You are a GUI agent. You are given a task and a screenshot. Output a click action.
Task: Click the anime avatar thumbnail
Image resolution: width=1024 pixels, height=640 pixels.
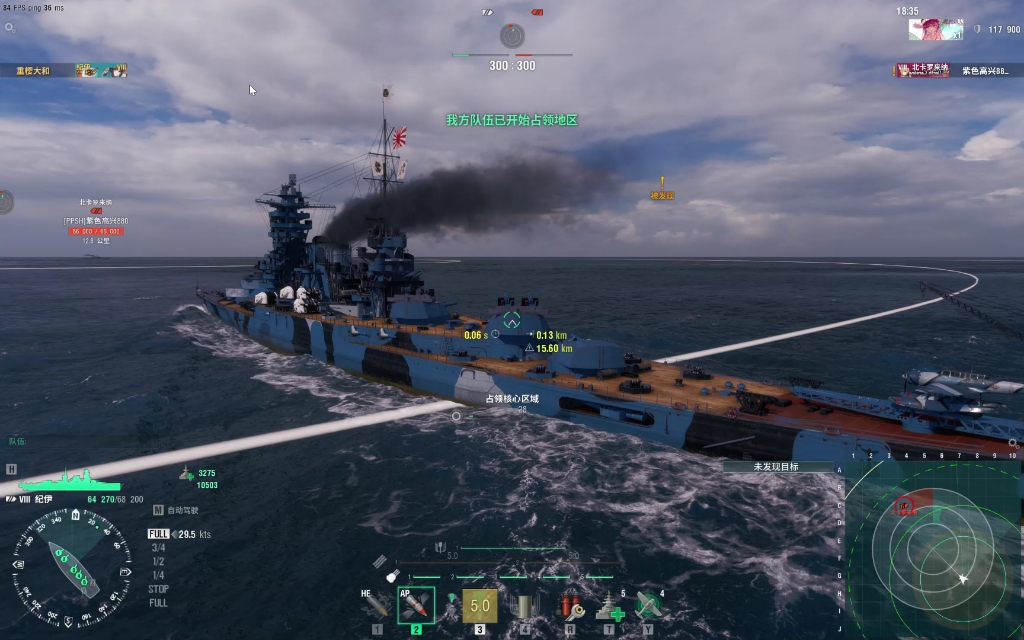[935, 29]
